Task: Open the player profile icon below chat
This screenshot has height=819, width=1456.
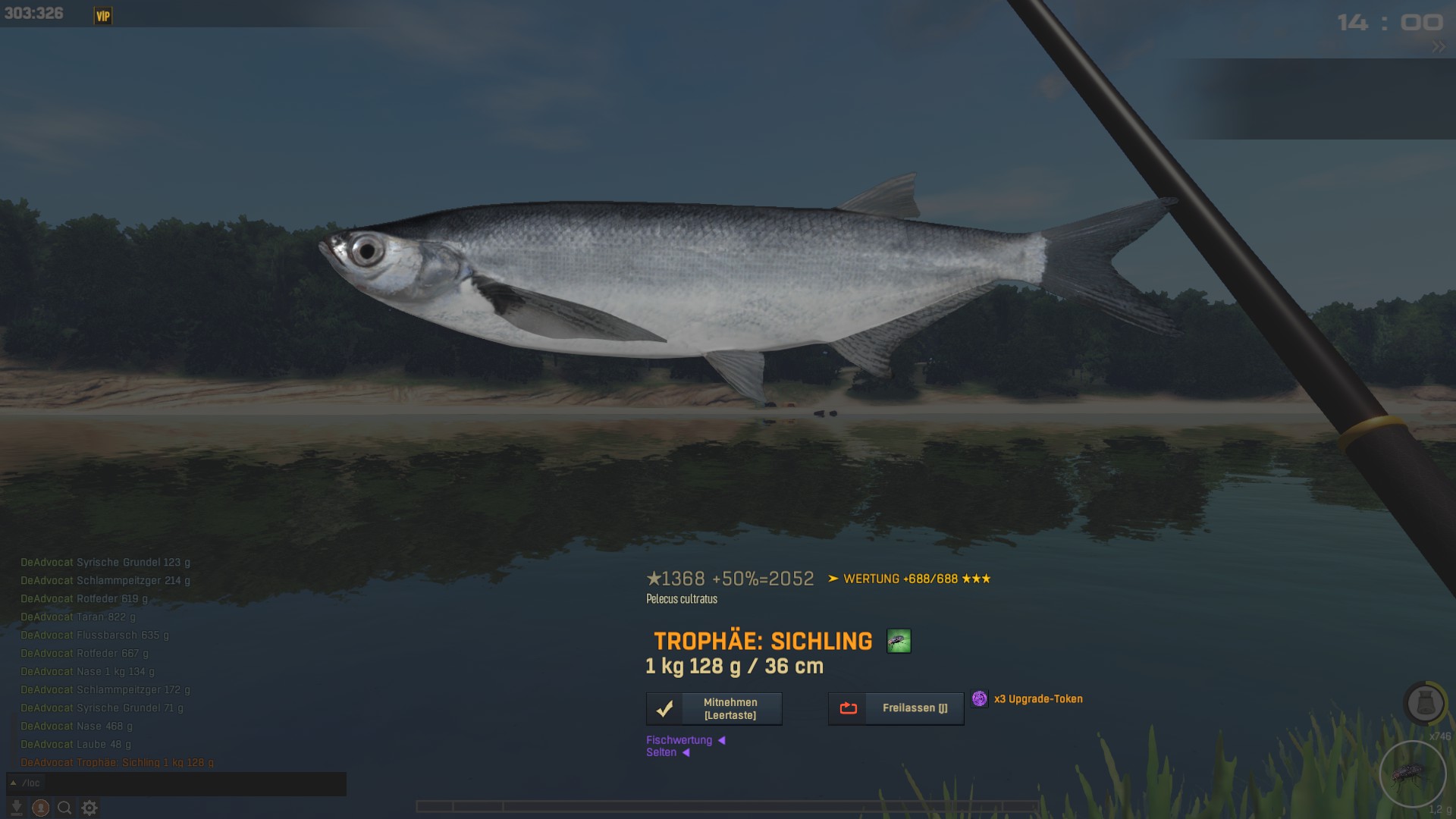Action: click(41, 808)
